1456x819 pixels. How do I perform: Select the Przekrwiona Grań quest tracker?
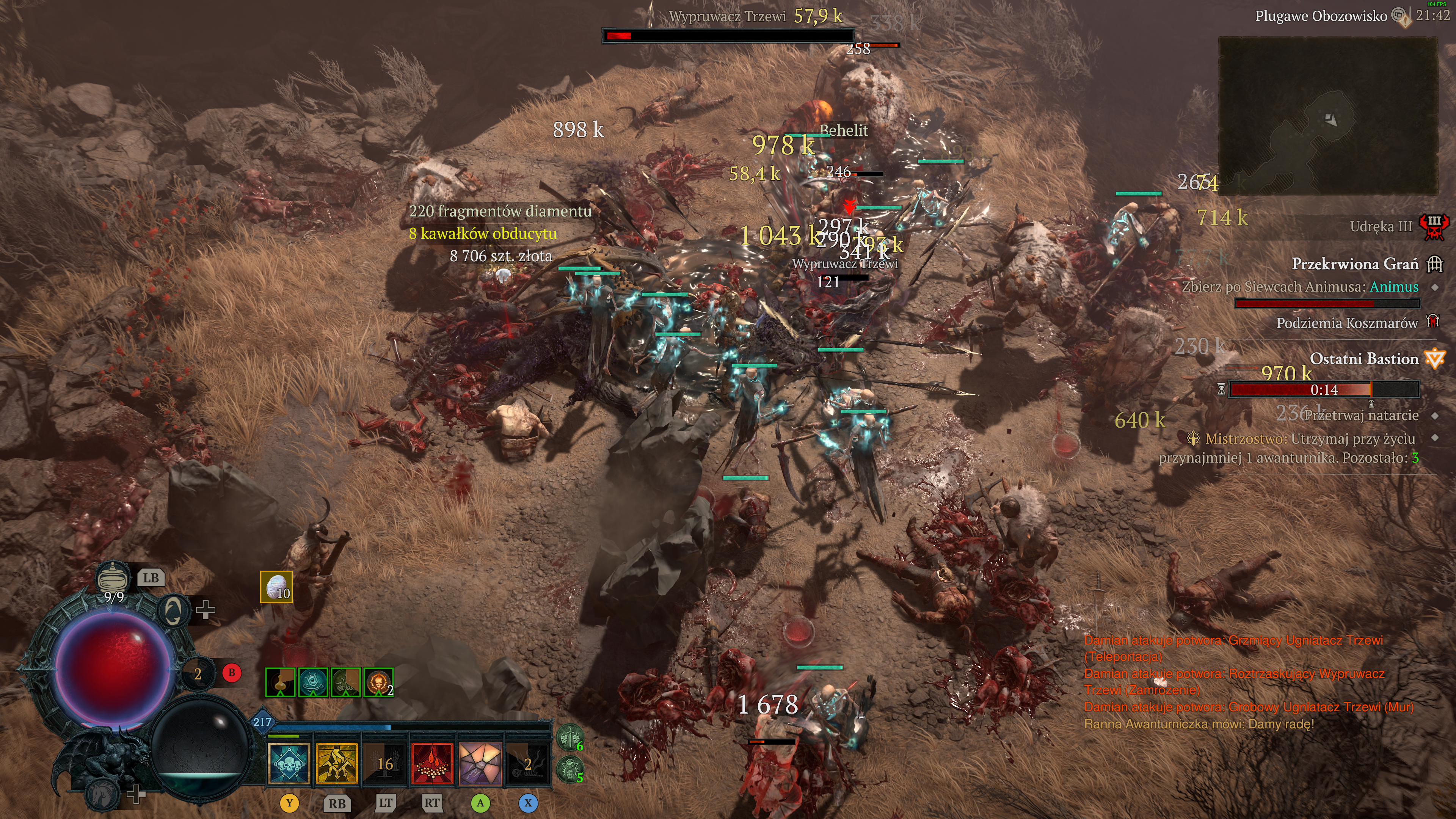coord(1355,264)
